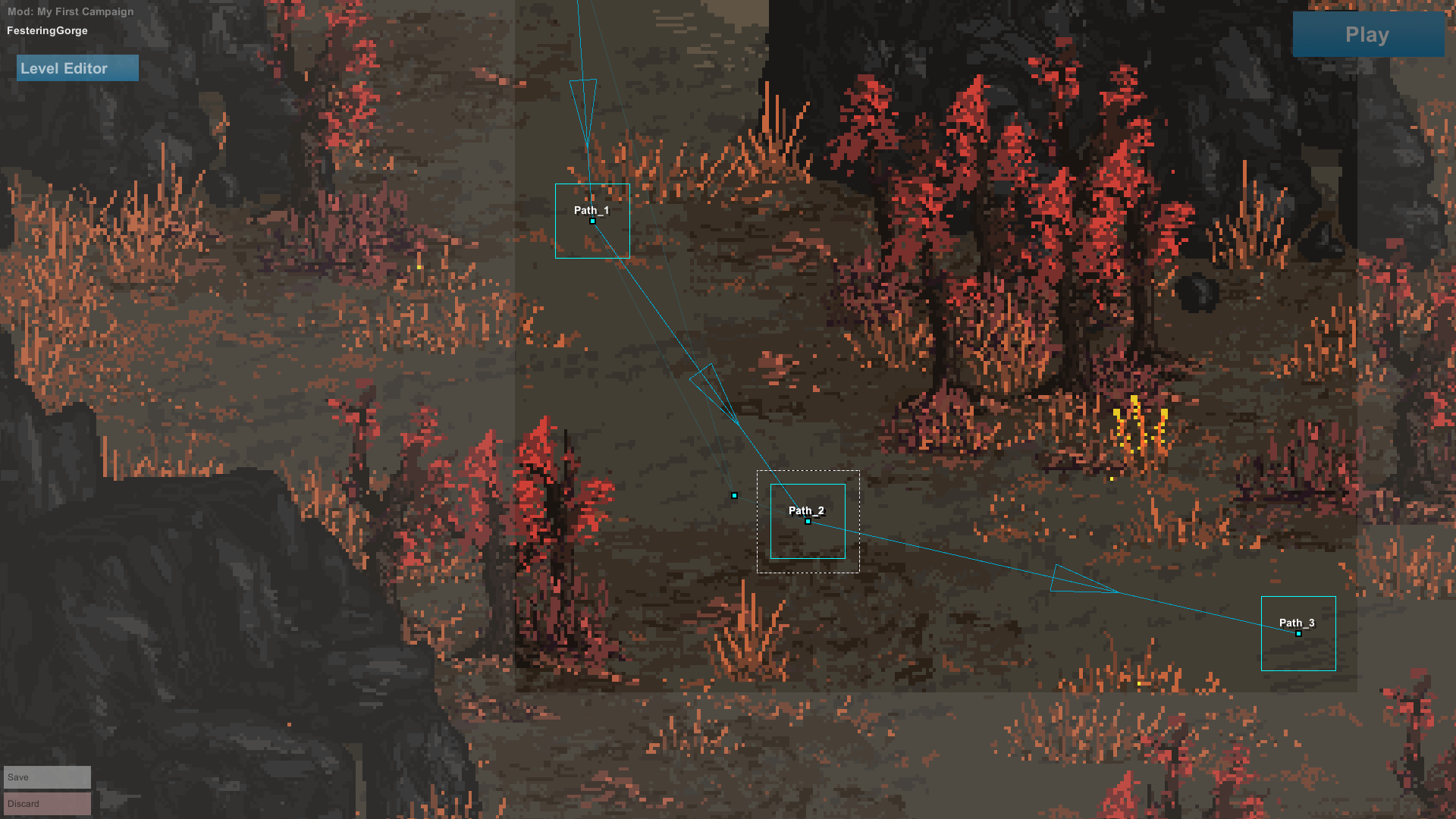Viewport: 1456px width, 819px height.
Task: Click the center handle inside Path_2
Action: click(808, 522)
